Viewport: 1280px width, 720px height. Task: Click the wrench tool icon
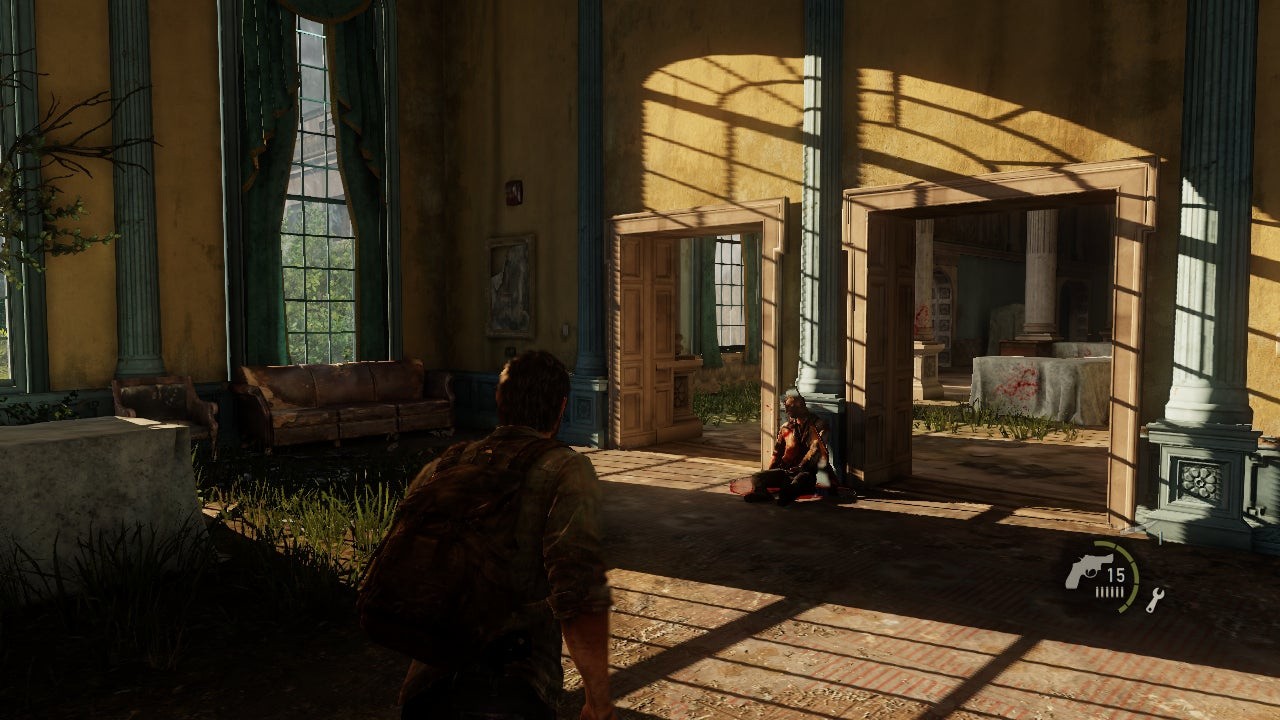(1155, 600)
